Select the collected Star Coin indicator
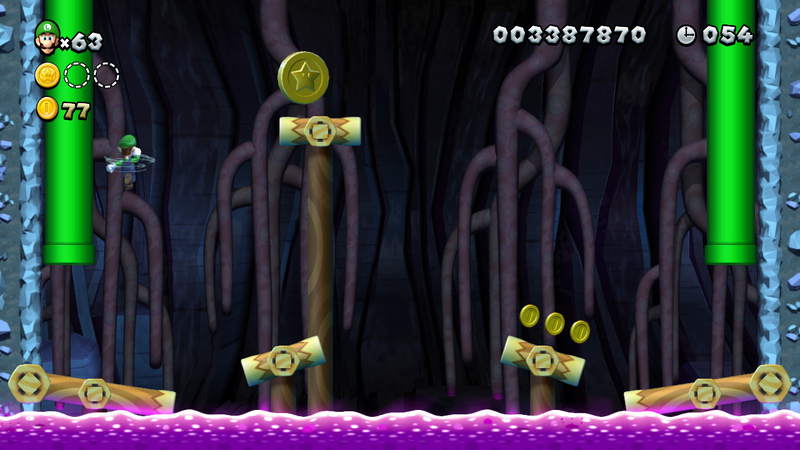The width and height of the screenshot is (800, 450). pyautogui.click(x=47, y=75)
